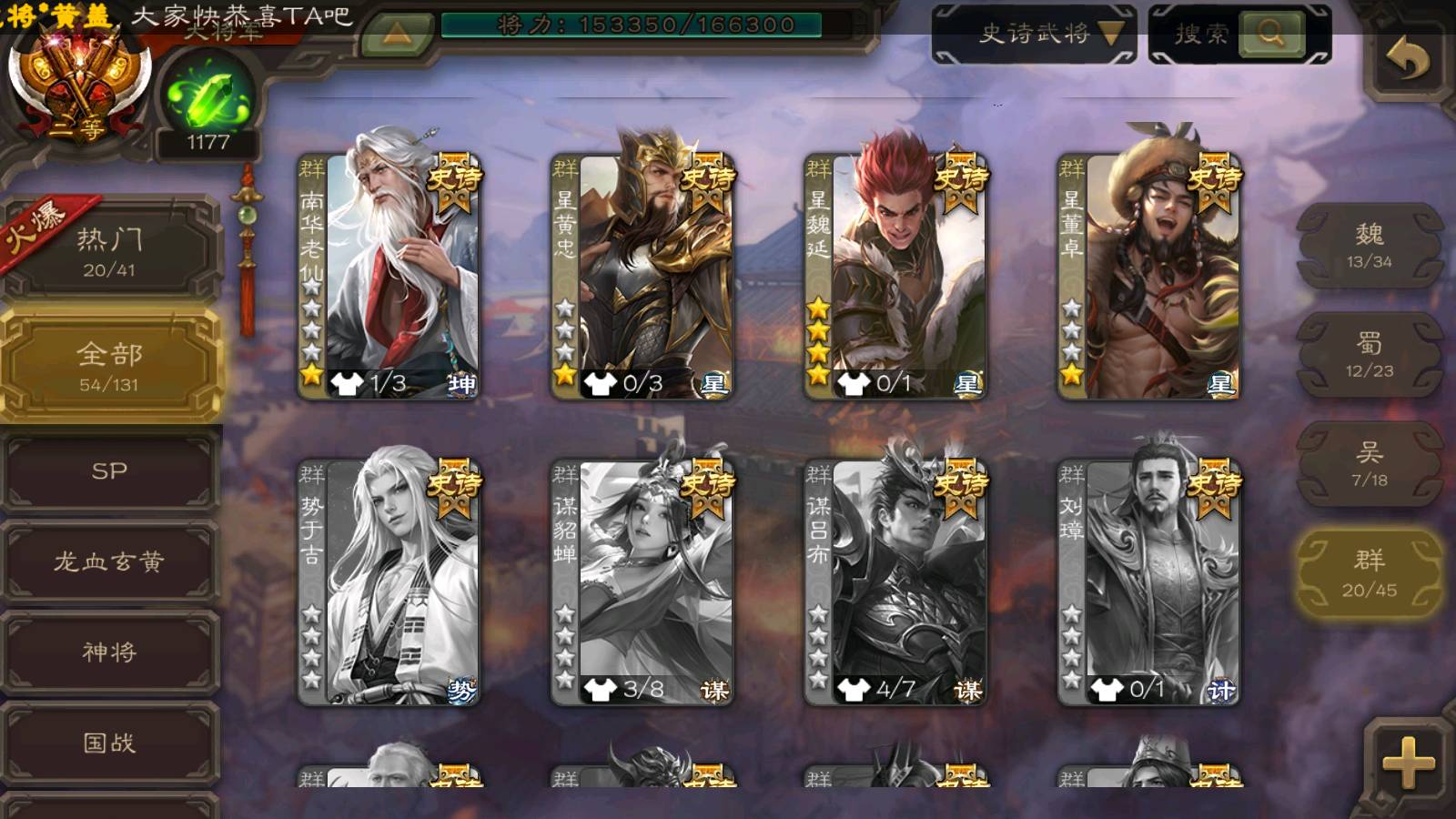
Task: Select the 群 faction filter
Action: coord(1369,574)
